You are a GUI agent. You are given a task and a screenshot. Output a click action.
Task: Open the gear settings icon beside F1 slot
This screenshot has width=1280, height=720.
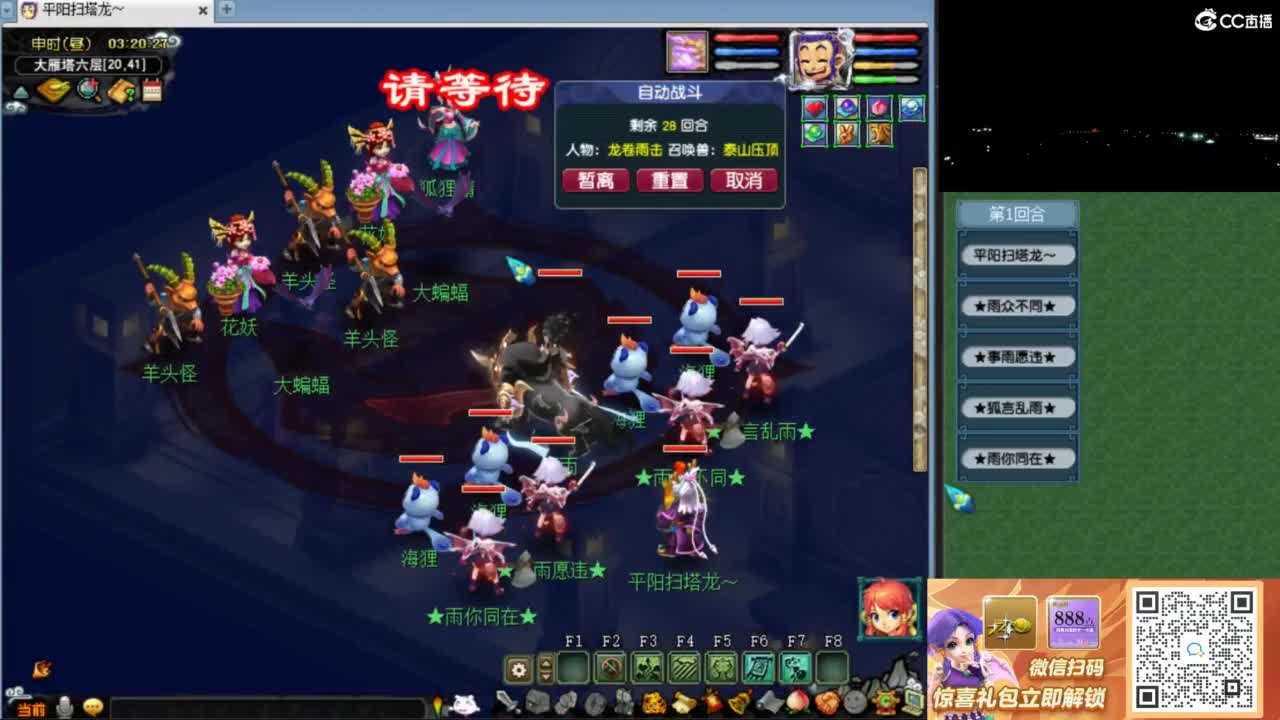517,669
